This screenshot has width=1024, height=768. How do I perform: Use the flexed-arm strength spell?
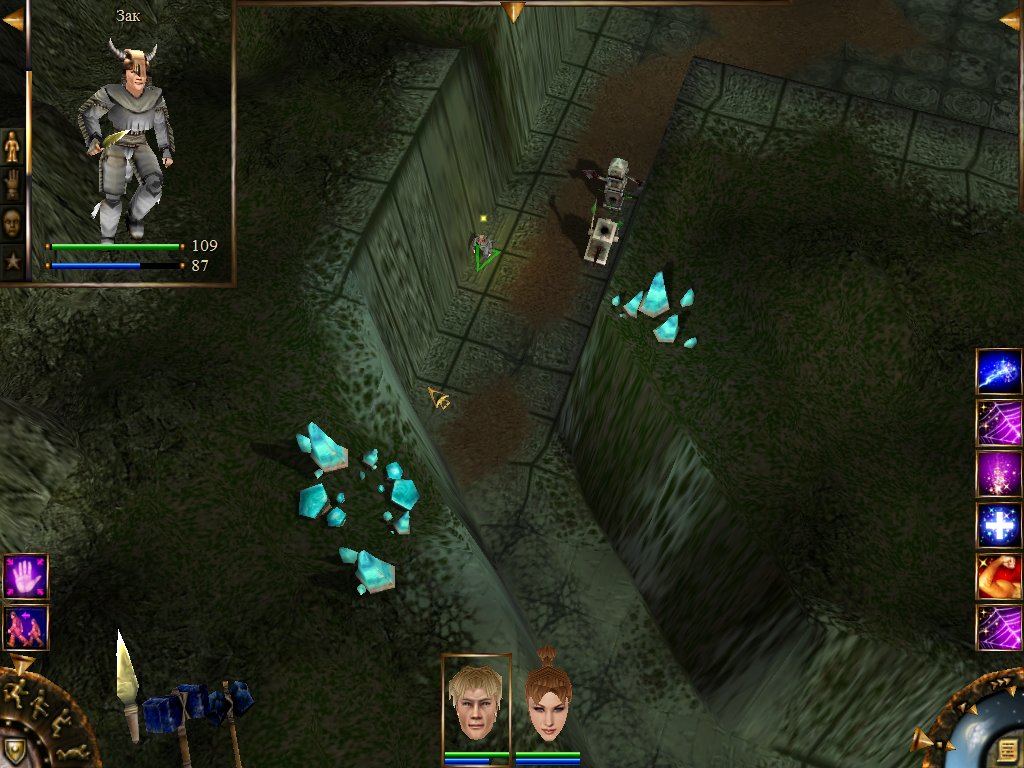click(998, 577)
